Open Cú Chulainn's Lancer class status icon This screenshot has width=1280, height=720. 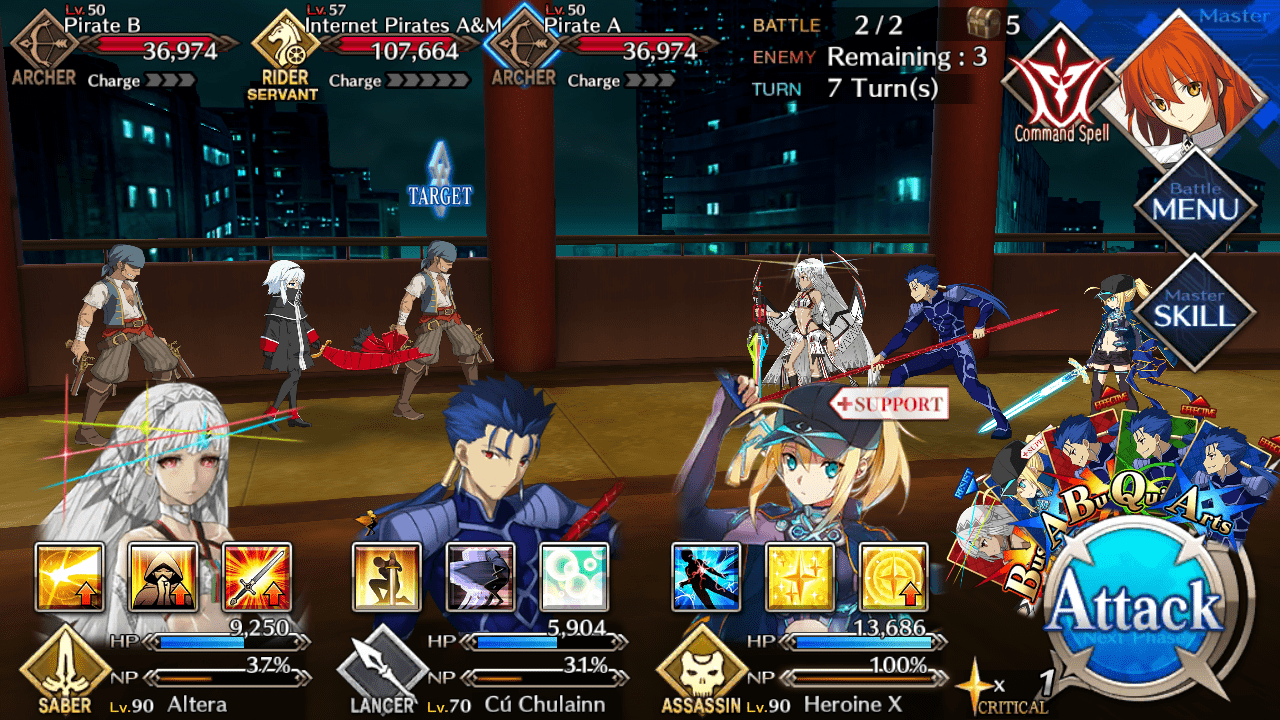(x=382, y=672)
